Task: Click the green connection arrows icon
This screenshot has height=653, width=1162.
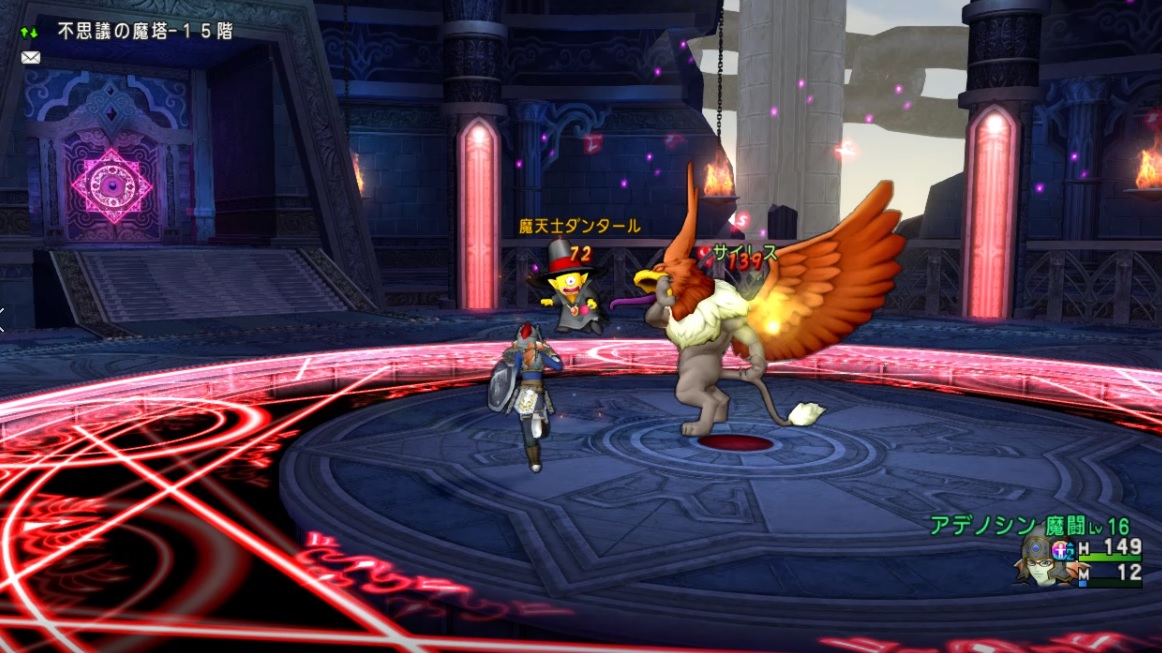Action: point(29,32)
